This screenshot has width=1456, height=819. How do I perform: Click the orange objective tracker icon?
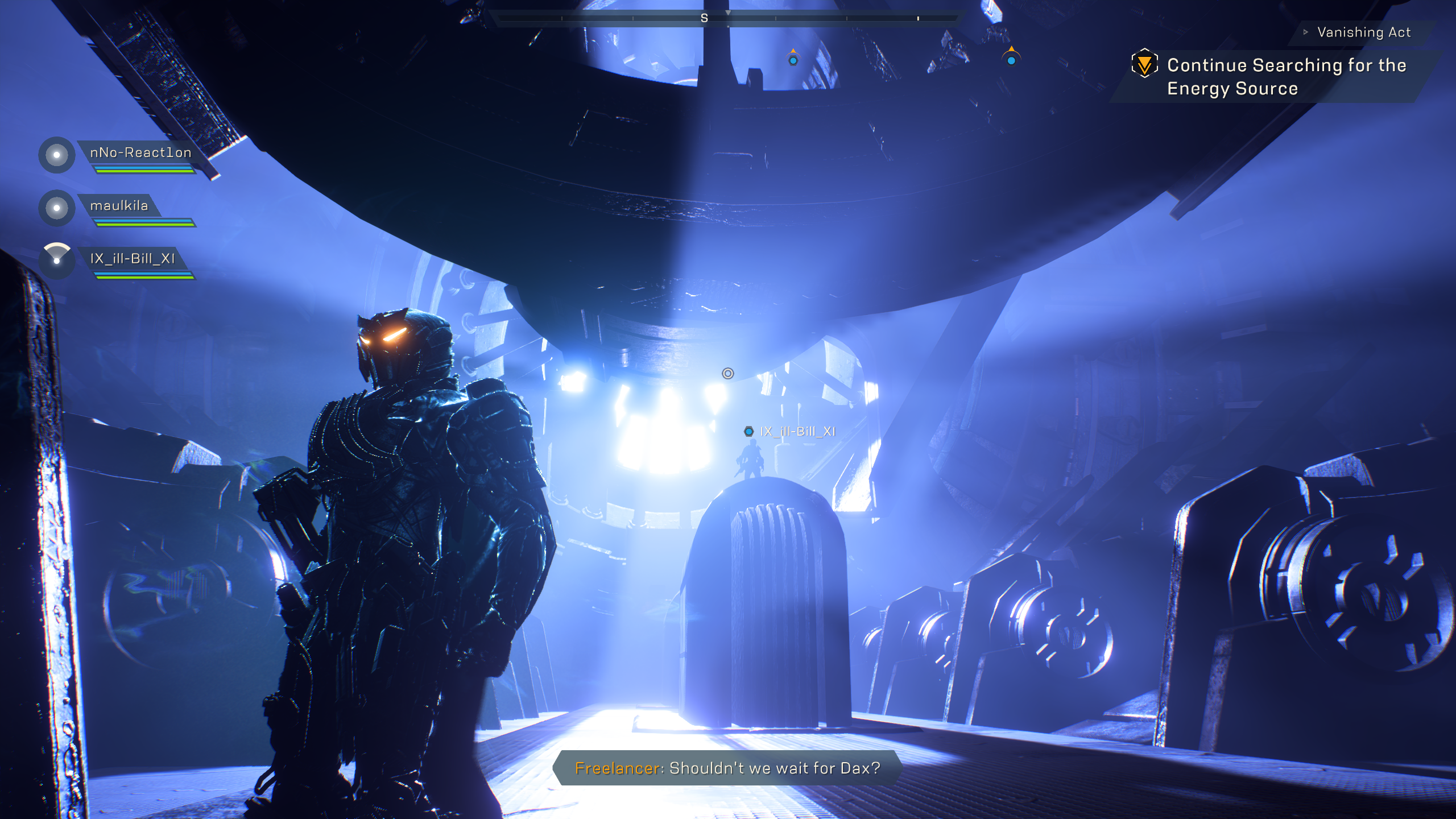point(1144,64)
